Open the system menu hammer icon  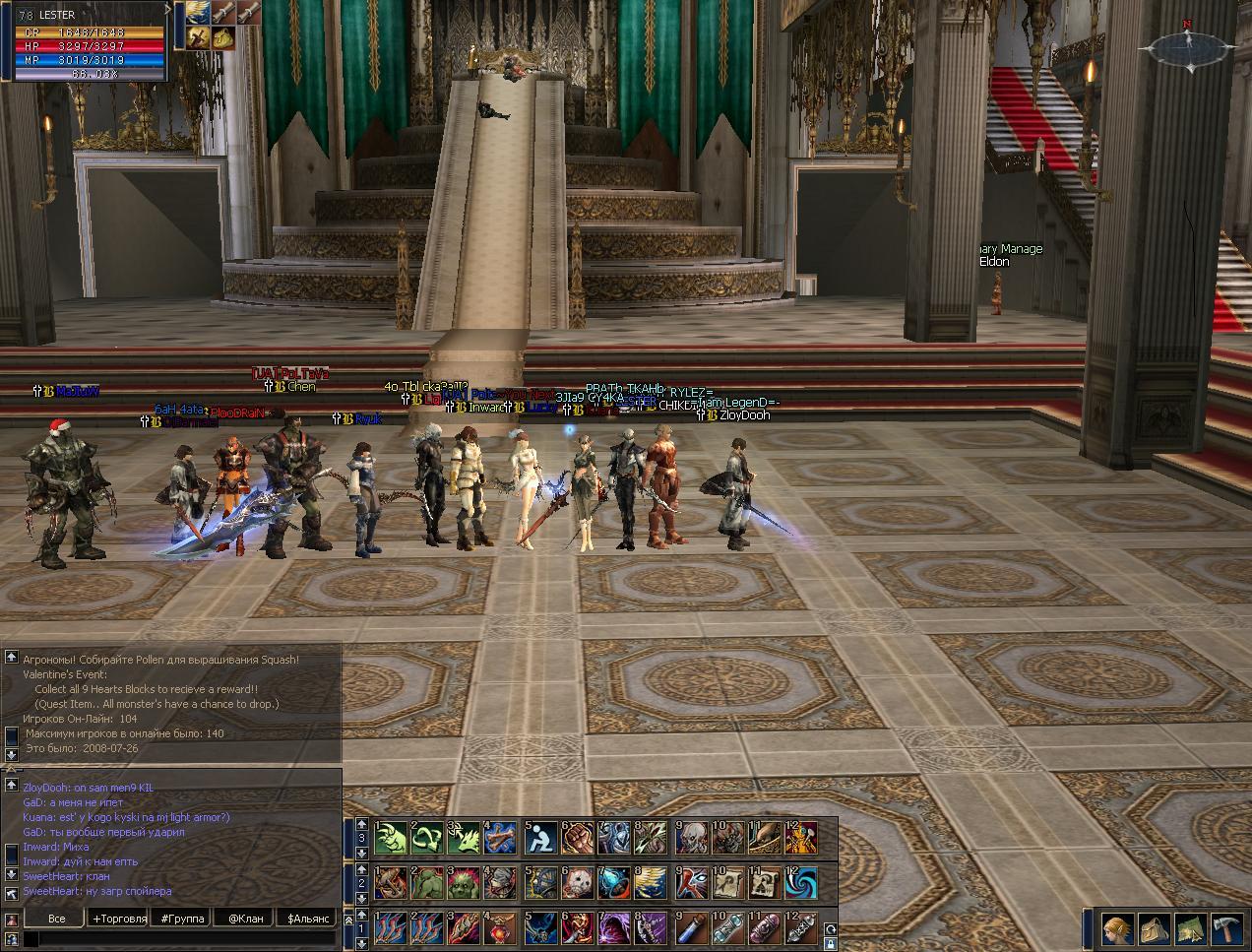pyautogui.click(x=1228, y=929)
